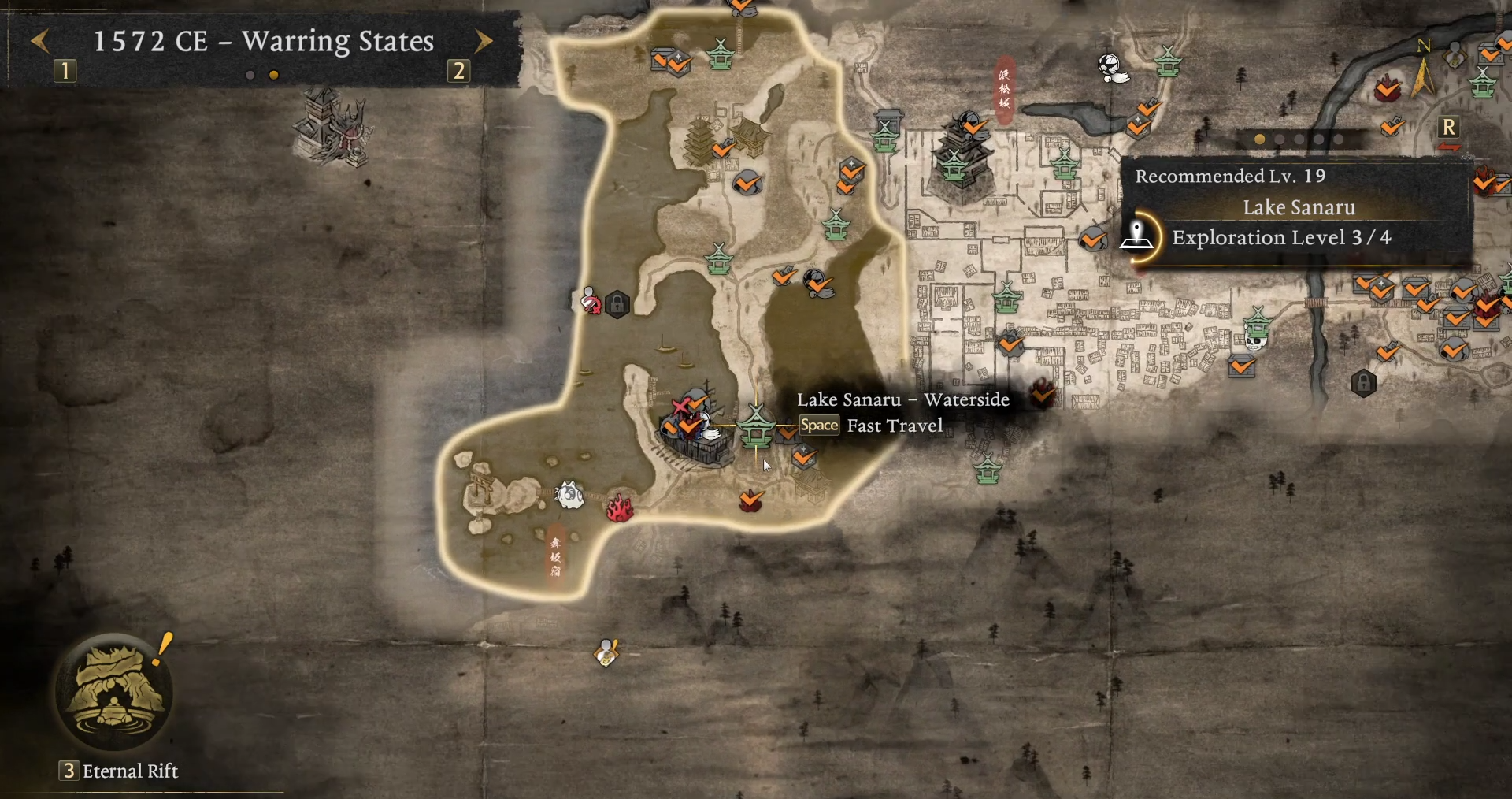The image size is (1512, 799).
Task: Click the Lake Sanaru exploration level icon
Action: tap(1137, 236)
